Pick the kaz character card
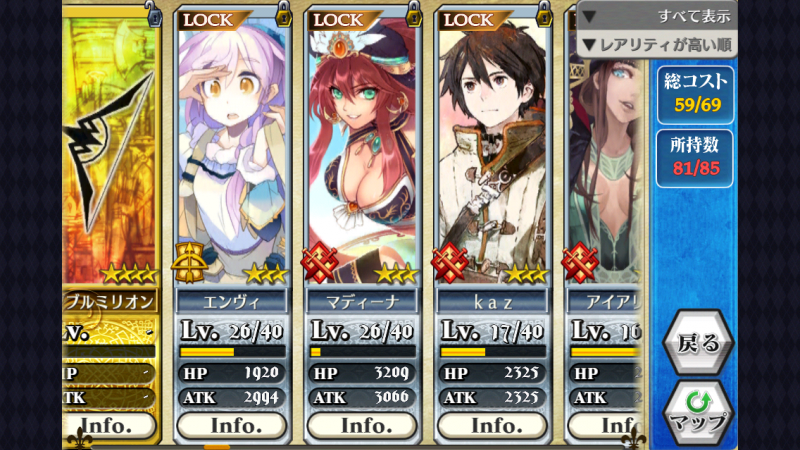 pyautogui.click(x=492, y=150)
